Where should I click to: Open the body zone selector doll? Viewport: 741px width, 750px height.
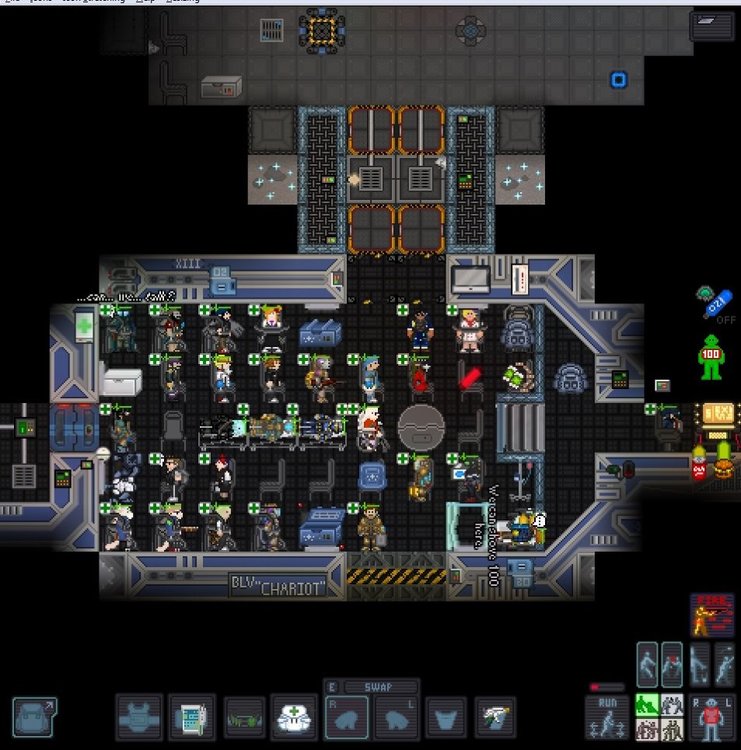(x=712, y=717)
